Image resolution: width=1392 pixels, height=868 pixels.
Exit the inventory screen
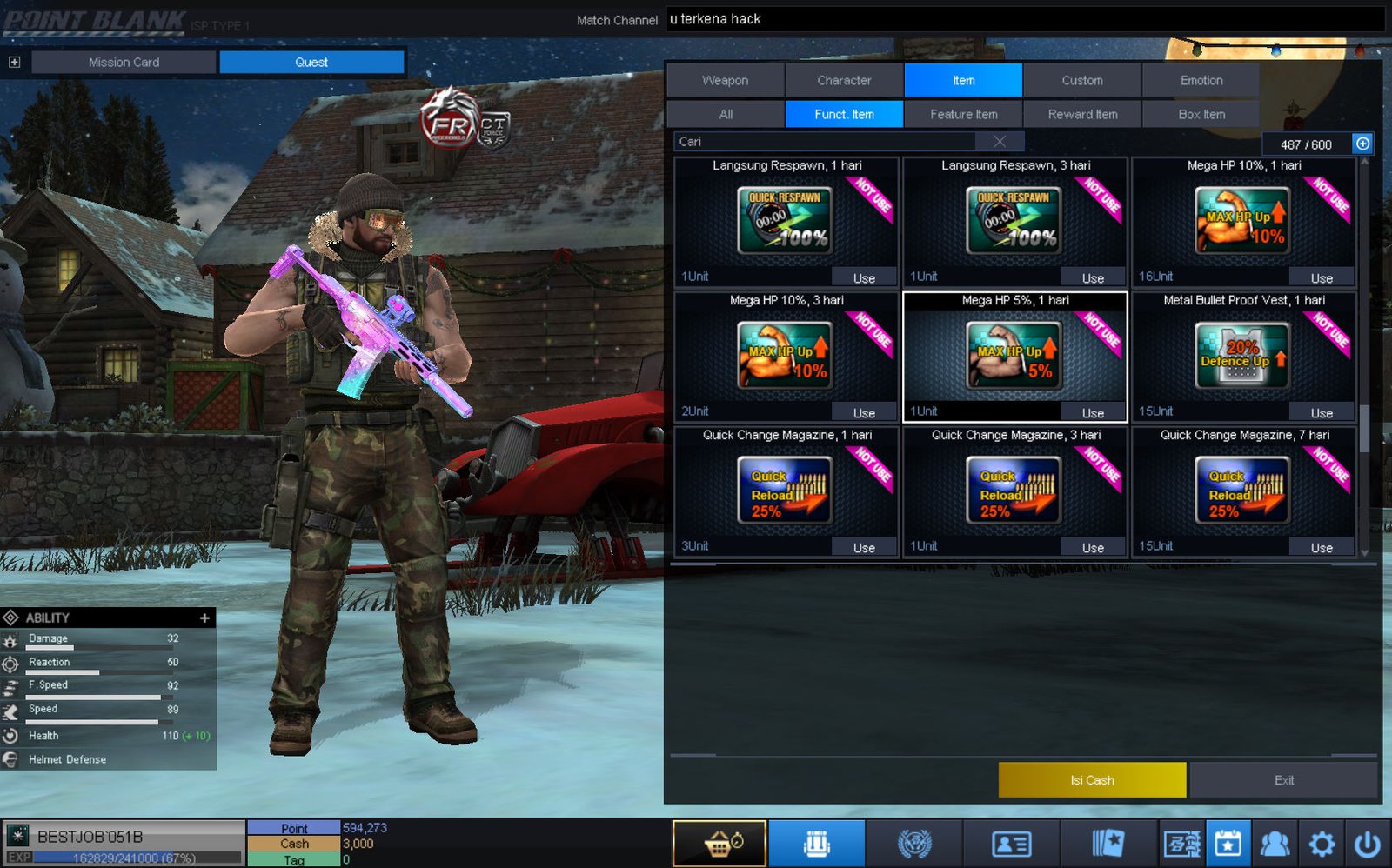coord(1284,780)
